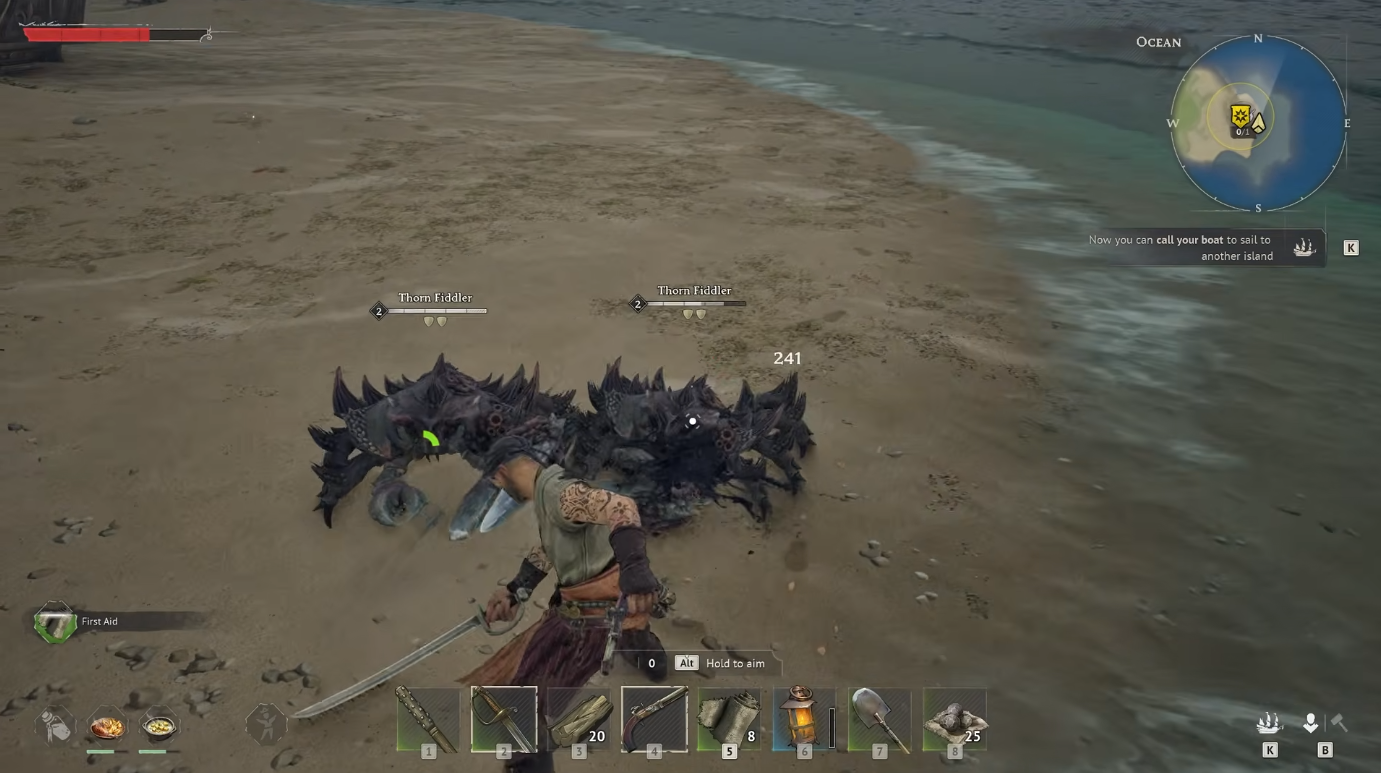
Task: Equip the shovel from the hotbar
Action: (x=879, y=718)
